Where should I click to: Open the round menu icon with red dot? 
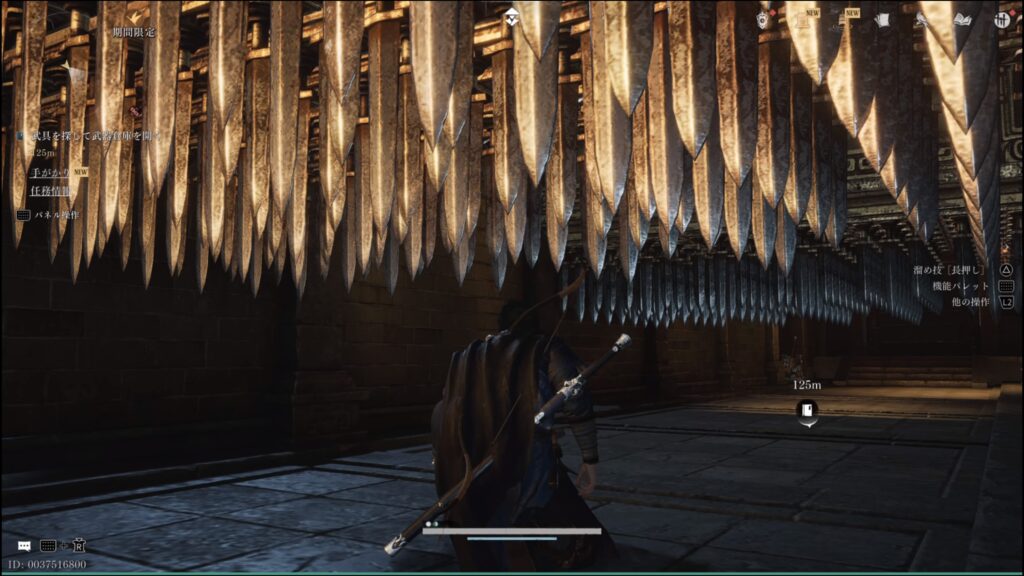pyautogui.click(x=1002, y=19)
